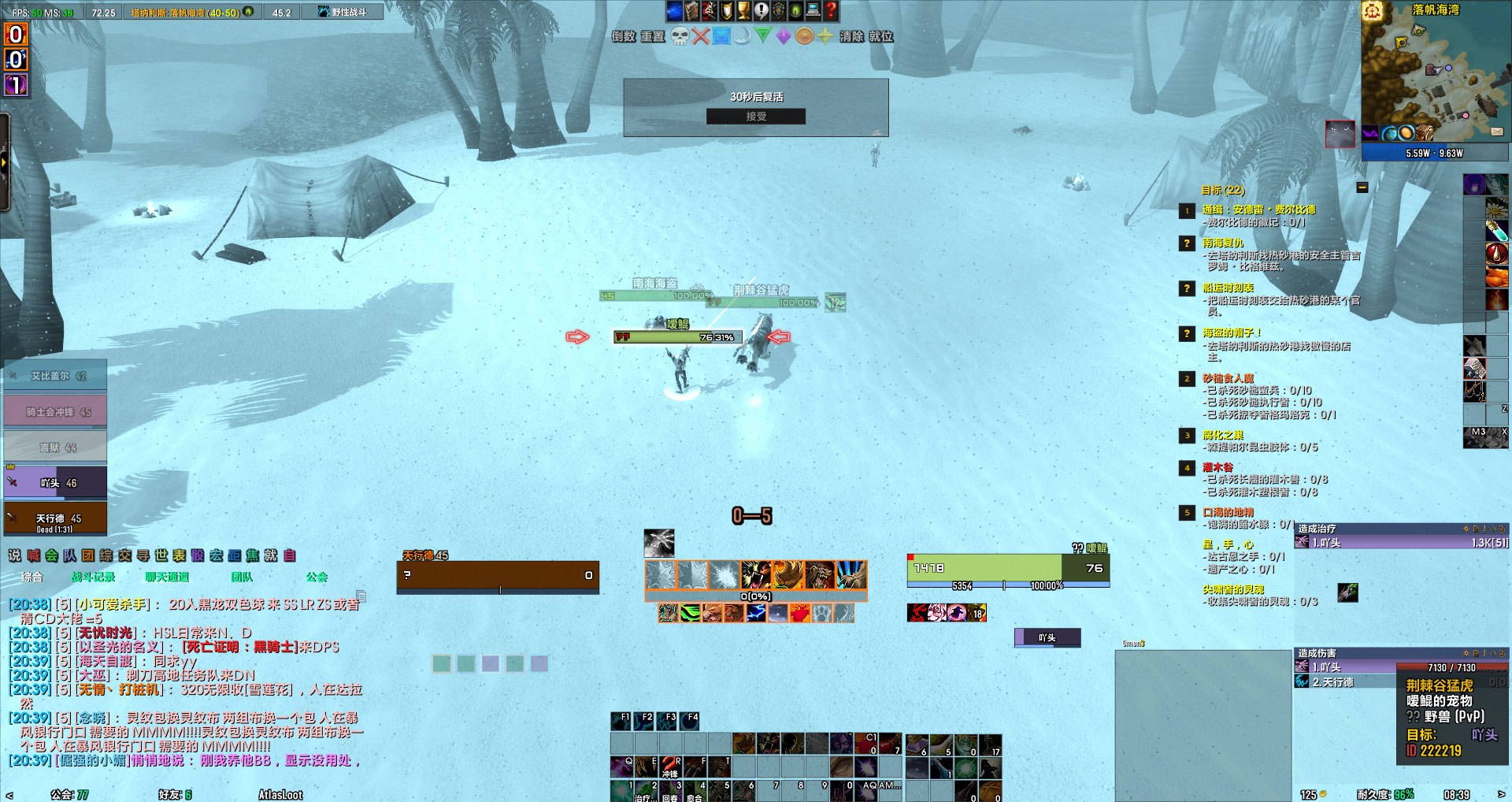This screenshot has width=1512, height=802.
Task: Switch to the 战斗记录 chat tab
Action: (x=94, y=576)
